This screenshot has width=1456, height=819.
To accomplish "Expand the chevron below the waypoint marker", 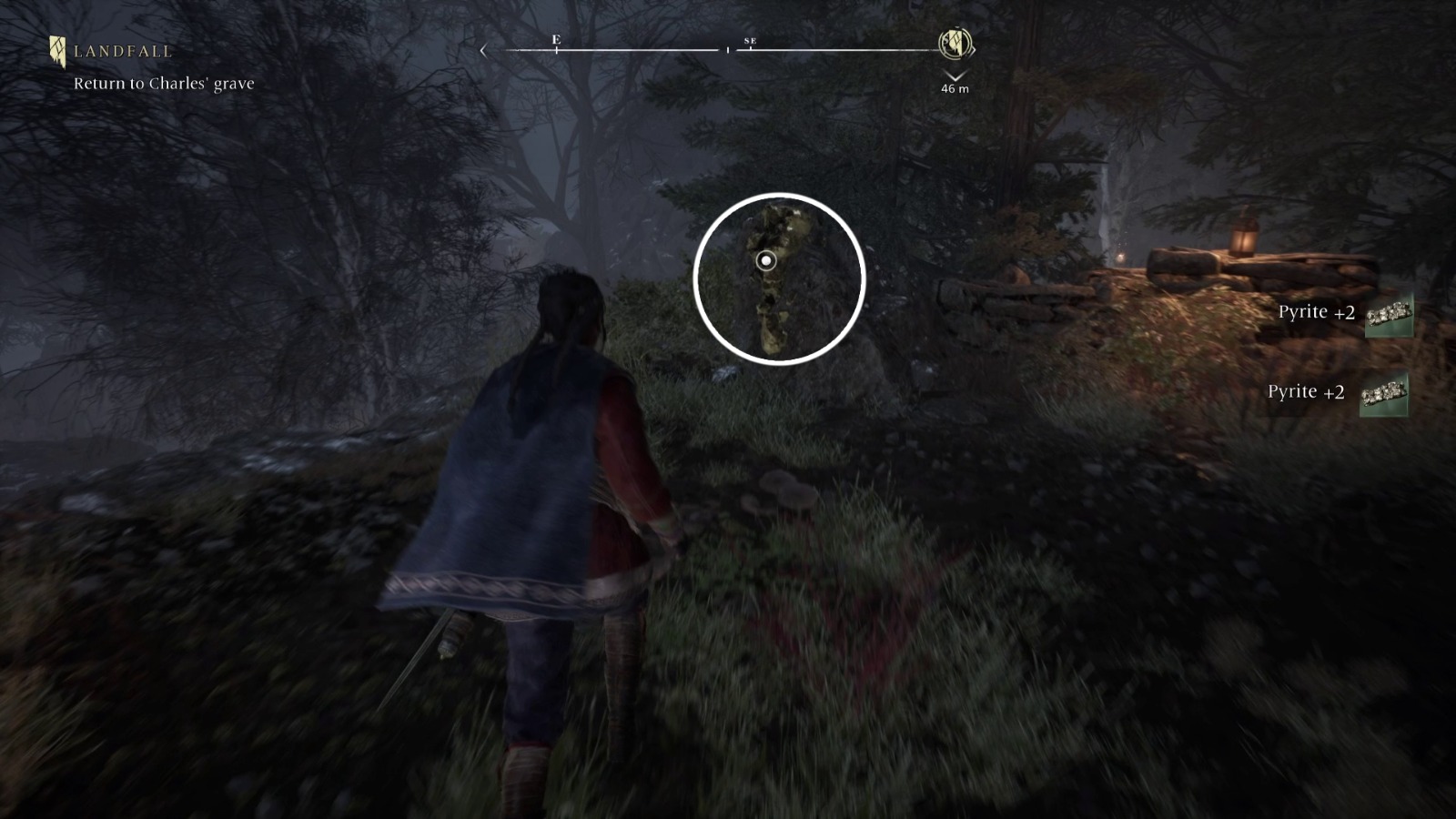I will pos(954,75).
